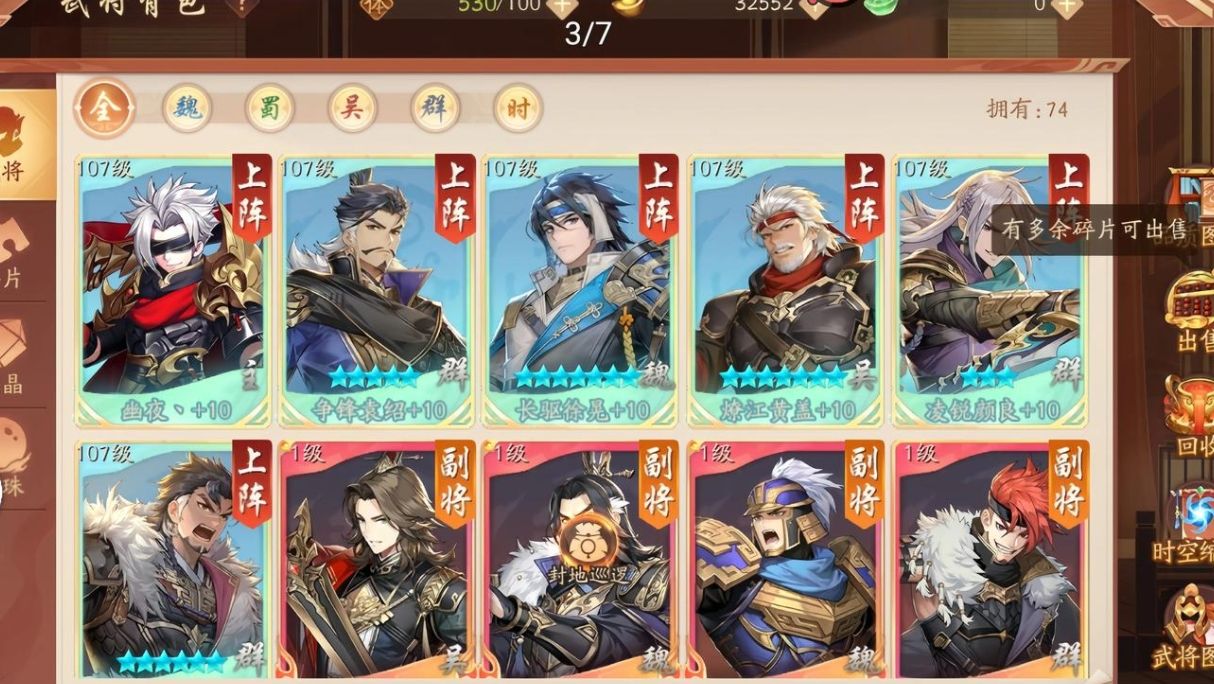1214x684 pixels.
Task: Add stamina with the plus button
Action: coord(562,5)
